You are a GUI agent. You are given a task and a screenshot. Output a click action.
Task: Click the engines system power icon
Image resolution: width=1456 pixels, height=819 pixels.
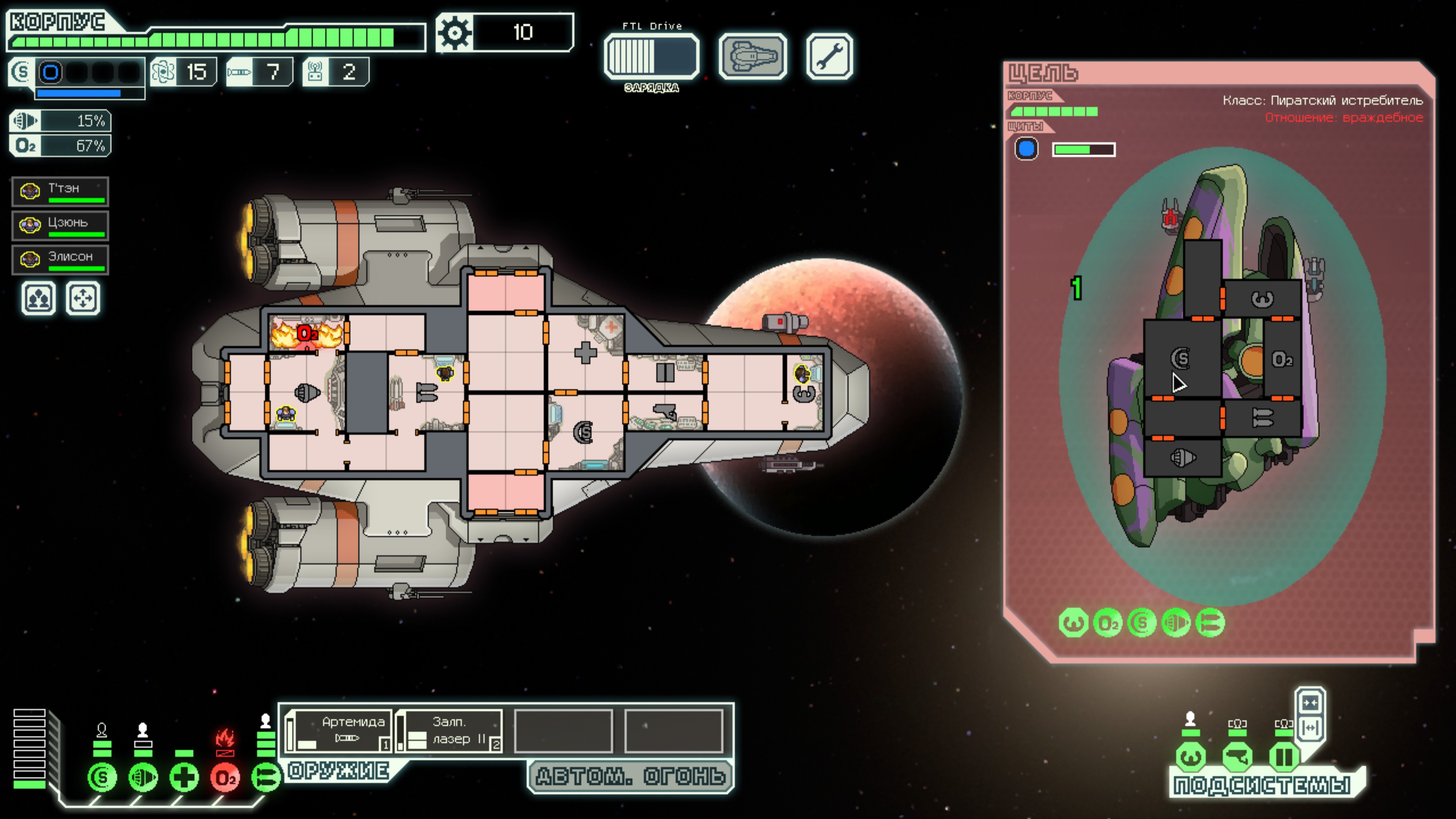tap(143, 778)
